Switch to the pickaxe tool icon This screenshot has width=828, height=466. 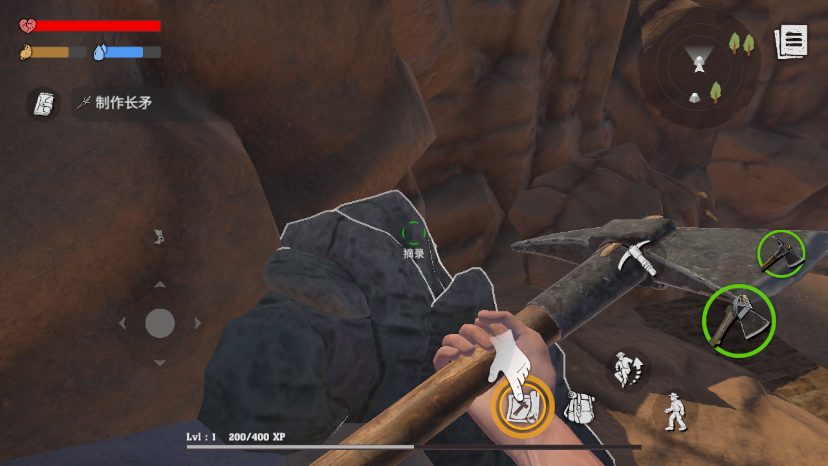[x=639, y=257]
